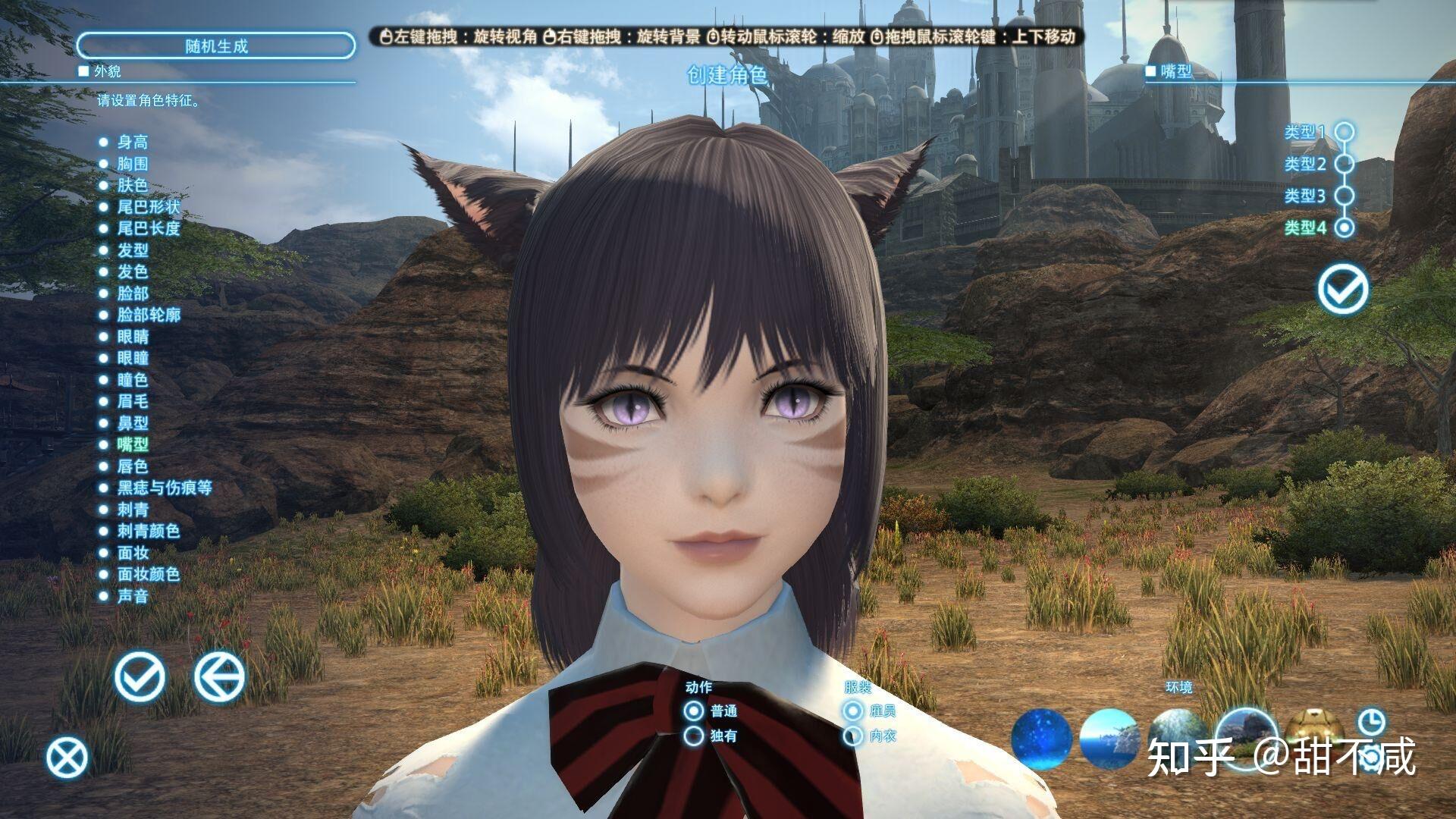The width and height of the screenshot is (1456, 819).
Task: Pick the starry night environment thumbnail
Action: pyautogui.click(x=1041, y=738)
